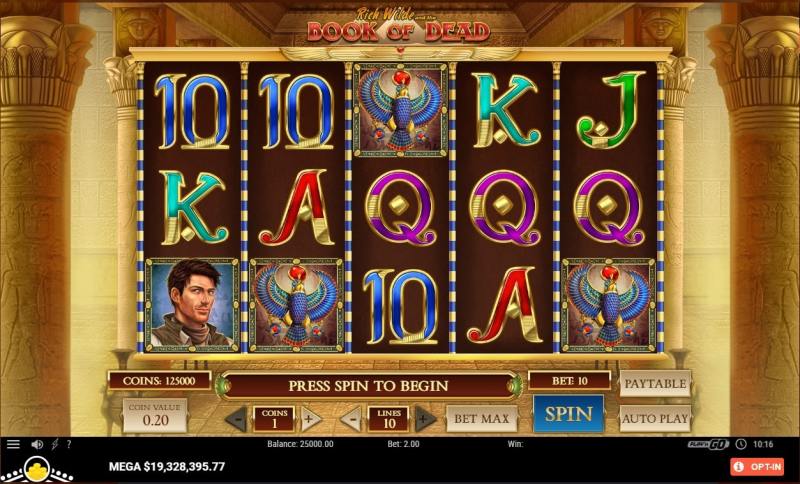Decrease the number of coins
800x484 pixels.
(237, 419)
